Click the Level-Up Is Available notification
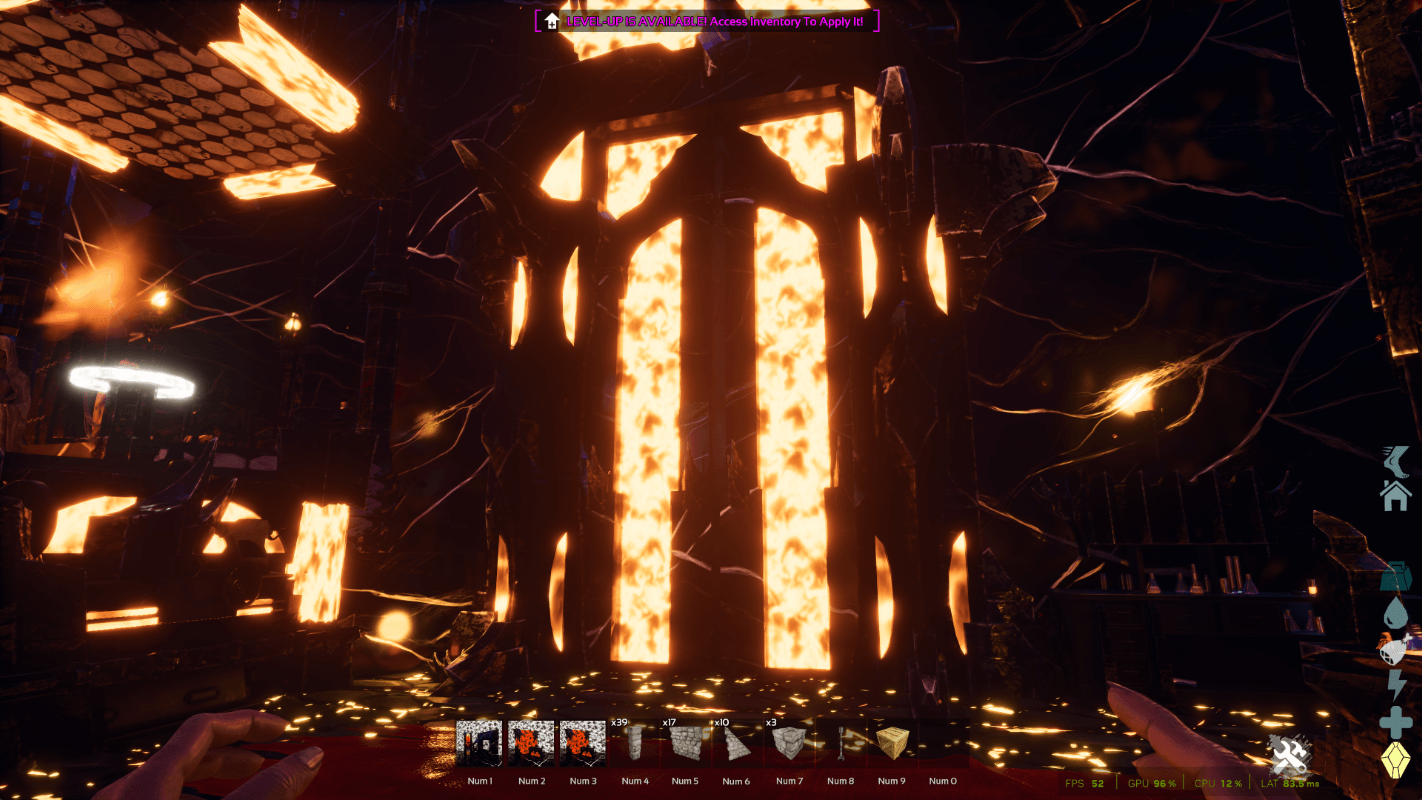 point(711,21)
